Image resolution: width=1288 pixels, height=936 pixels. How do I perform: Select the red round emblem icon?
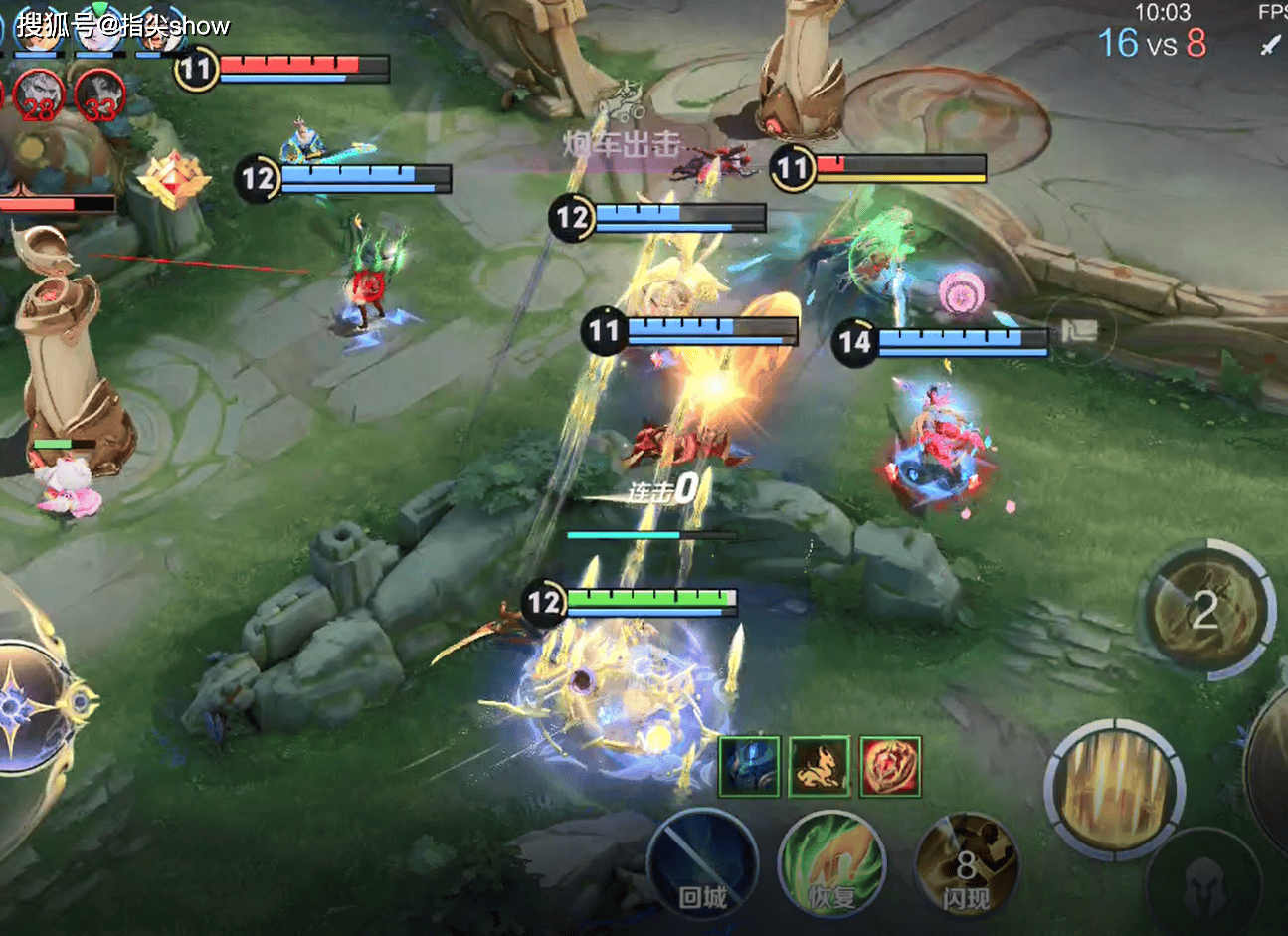tap(890, 766)
